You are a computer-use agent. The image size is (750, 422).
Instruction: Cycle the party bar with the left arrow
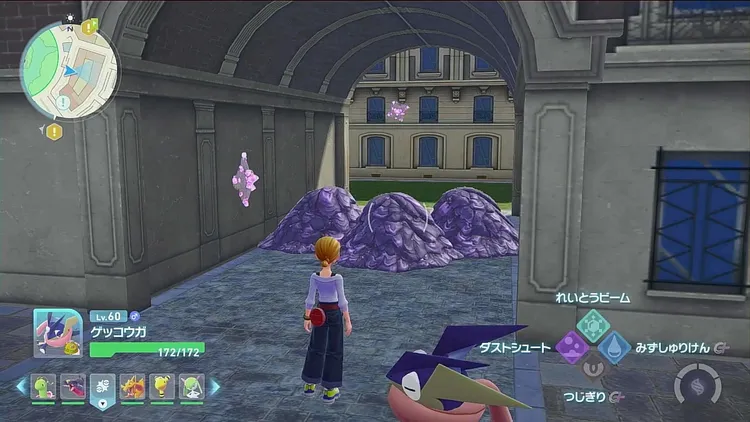tap(21, 386)
